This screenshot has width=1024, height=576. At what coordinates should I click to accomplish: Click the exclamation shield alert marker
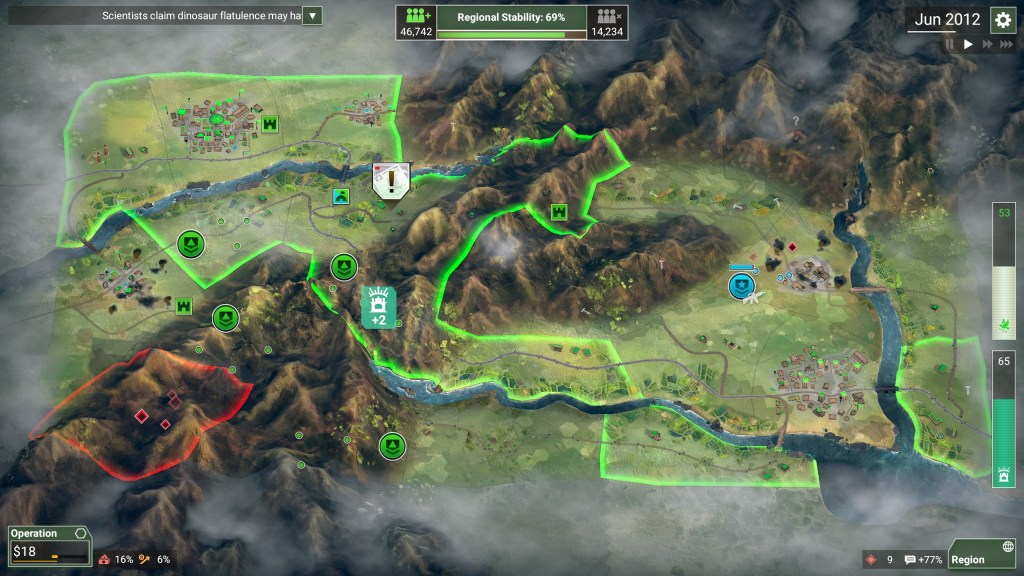pos(392,179)
